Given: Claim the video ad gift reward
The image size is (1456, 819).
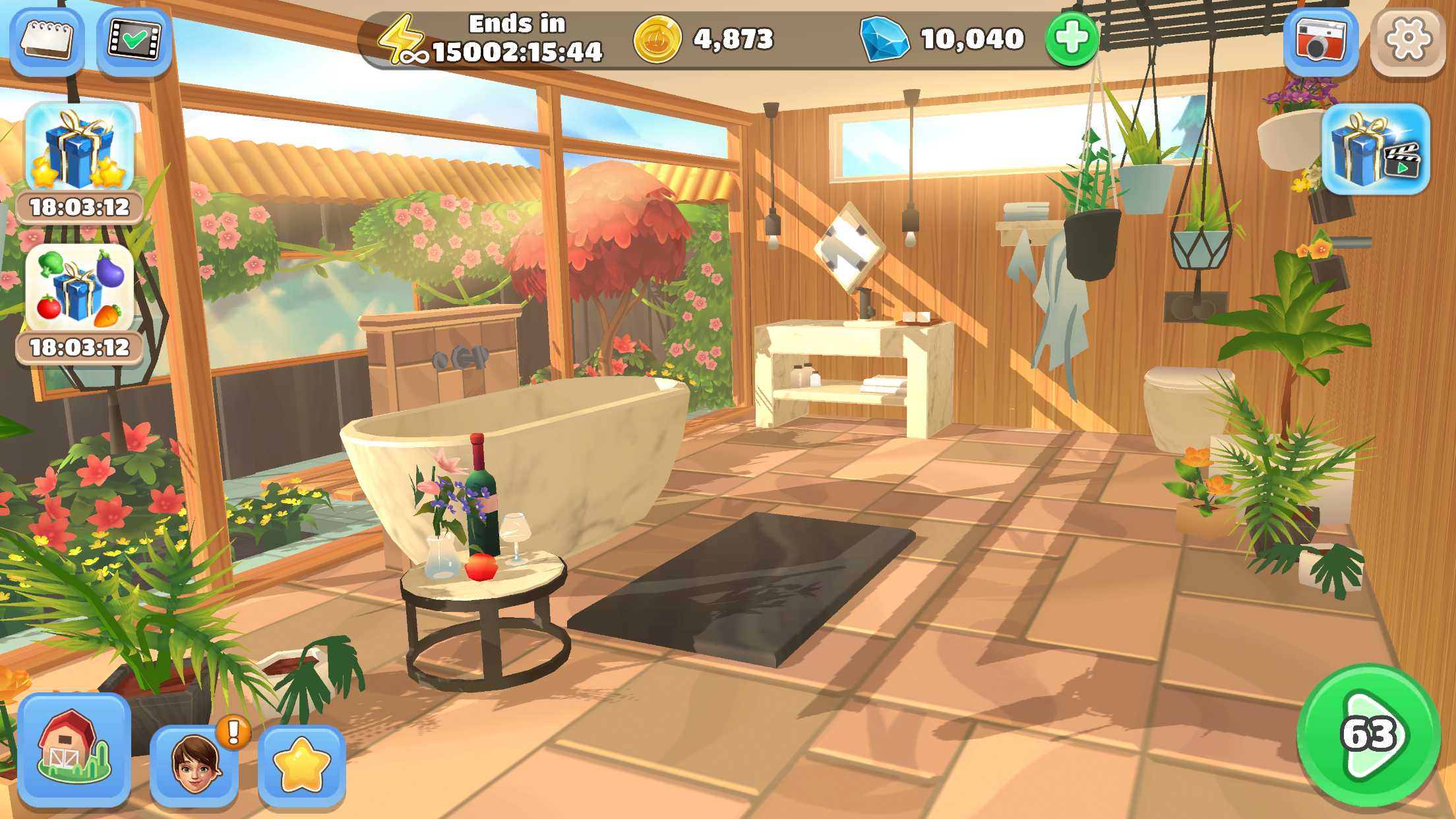Looking at the screenshot, I should click(x=1376, y=150).
